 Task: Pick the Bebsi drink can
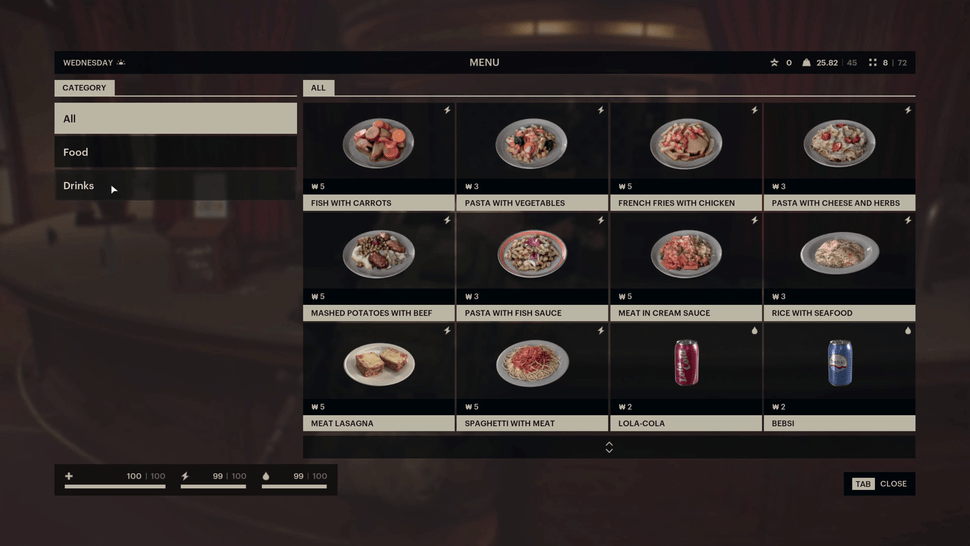click(x=839, y=365)
